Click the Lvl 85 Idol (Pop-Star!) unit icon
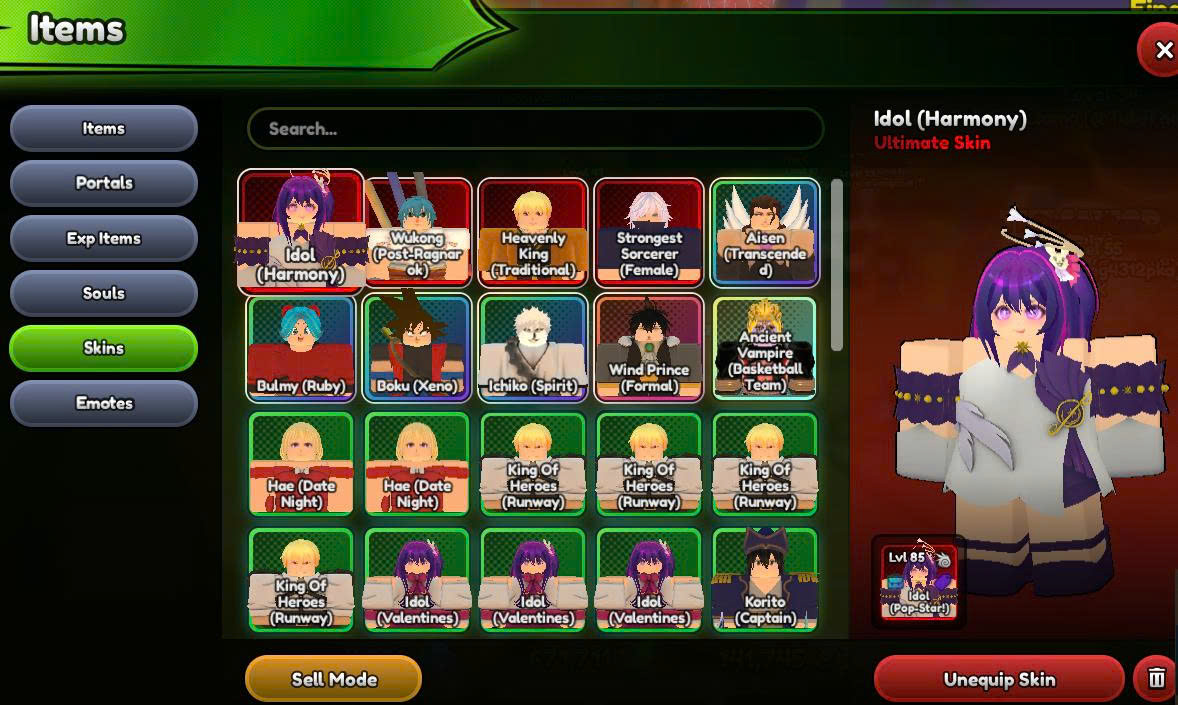 (x=918, y=583)
